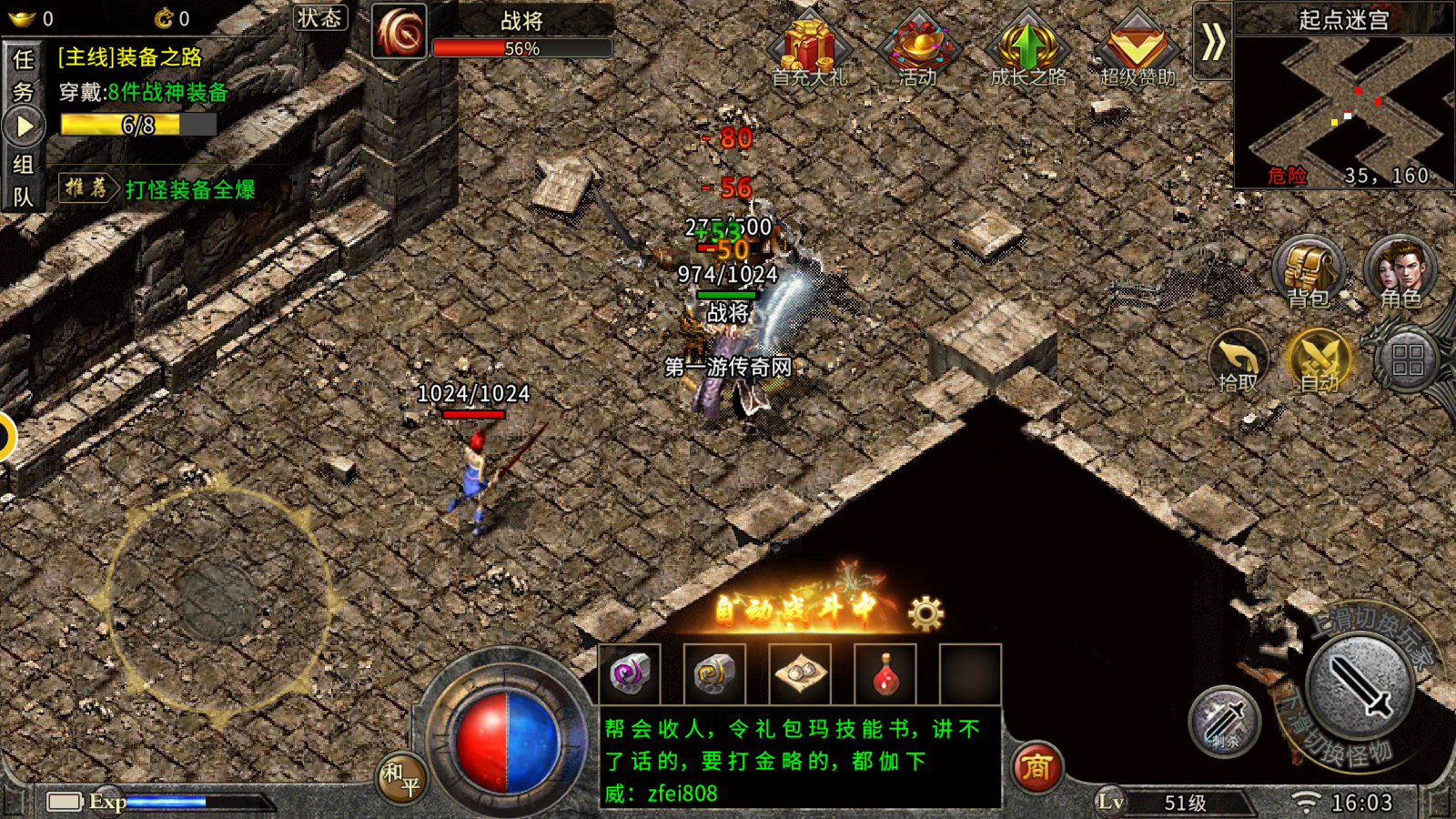Open the 背包 (backpack) panel
This screenshot has height=819, width=1456.
tap(1308, 270)
